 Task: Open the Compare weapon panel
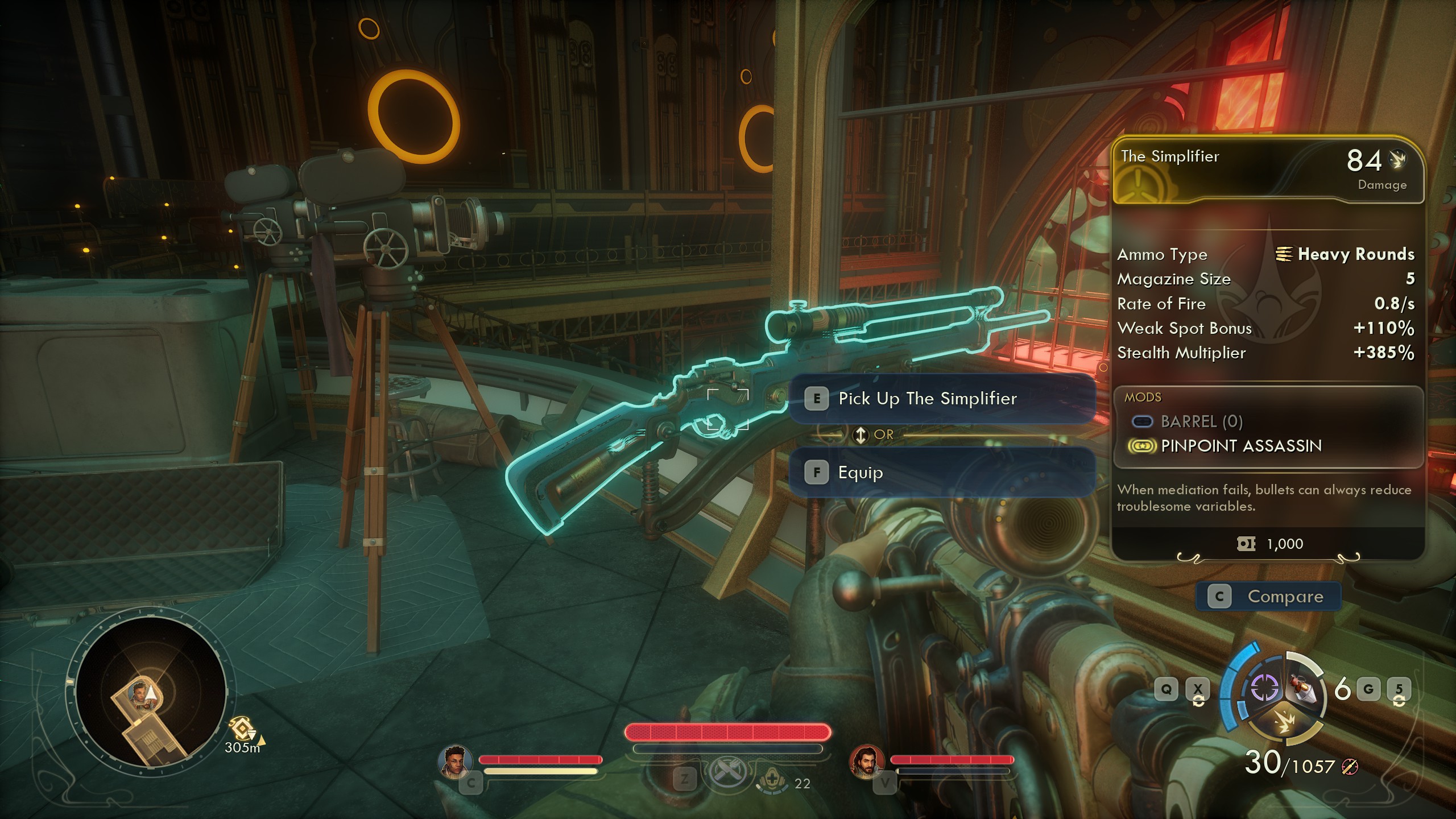(1268, 597)
